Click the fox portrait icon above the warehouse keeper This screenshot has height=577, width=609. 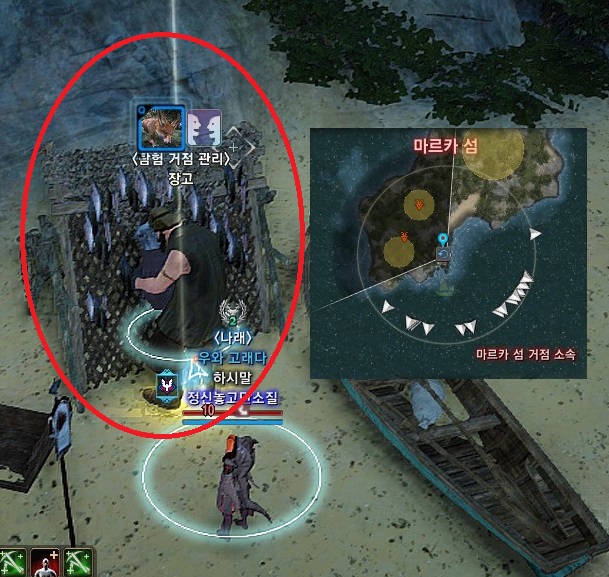click(160, 126)
